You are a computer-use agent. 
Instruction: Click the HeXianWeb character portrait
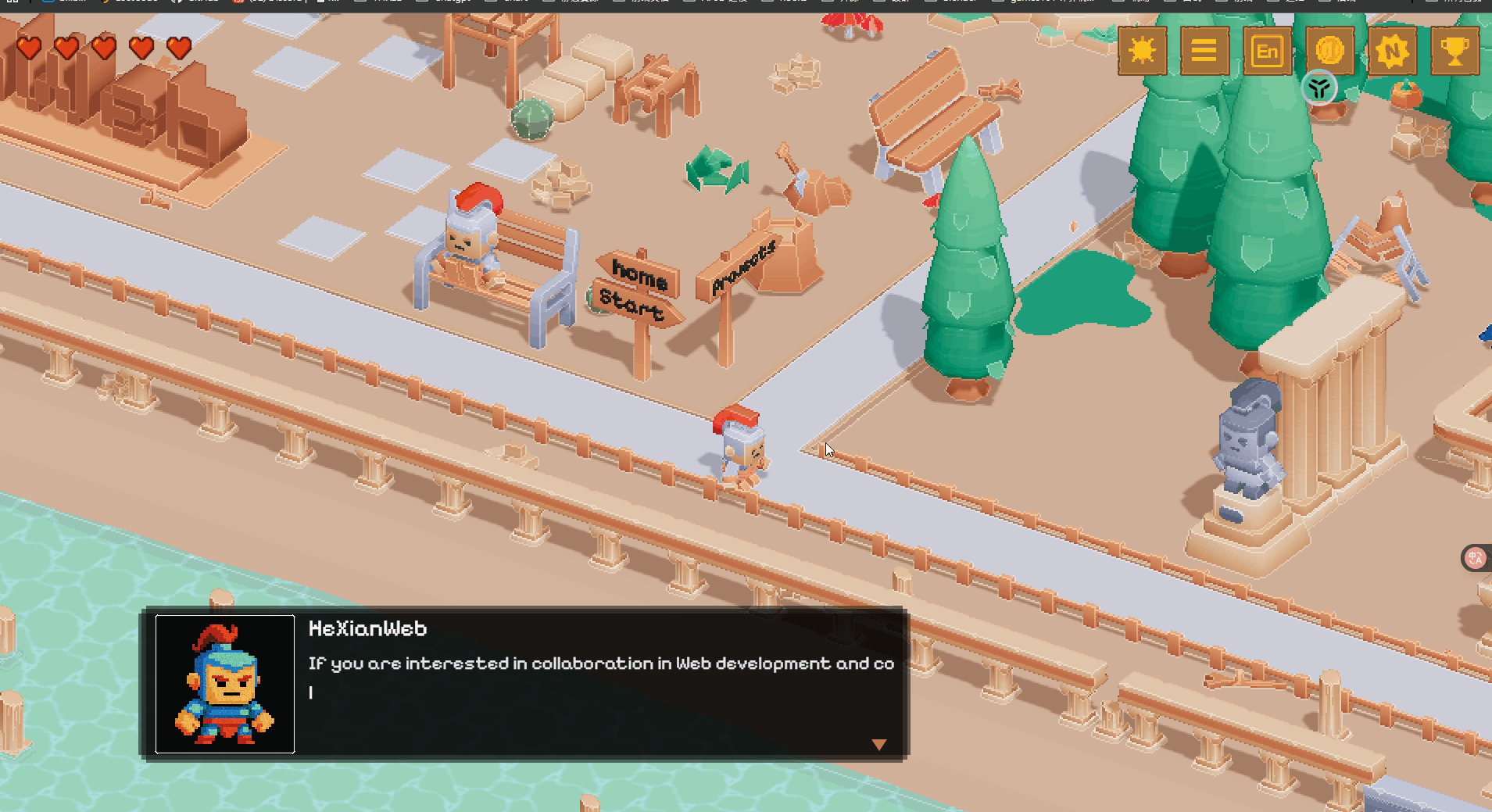[225, 684]
